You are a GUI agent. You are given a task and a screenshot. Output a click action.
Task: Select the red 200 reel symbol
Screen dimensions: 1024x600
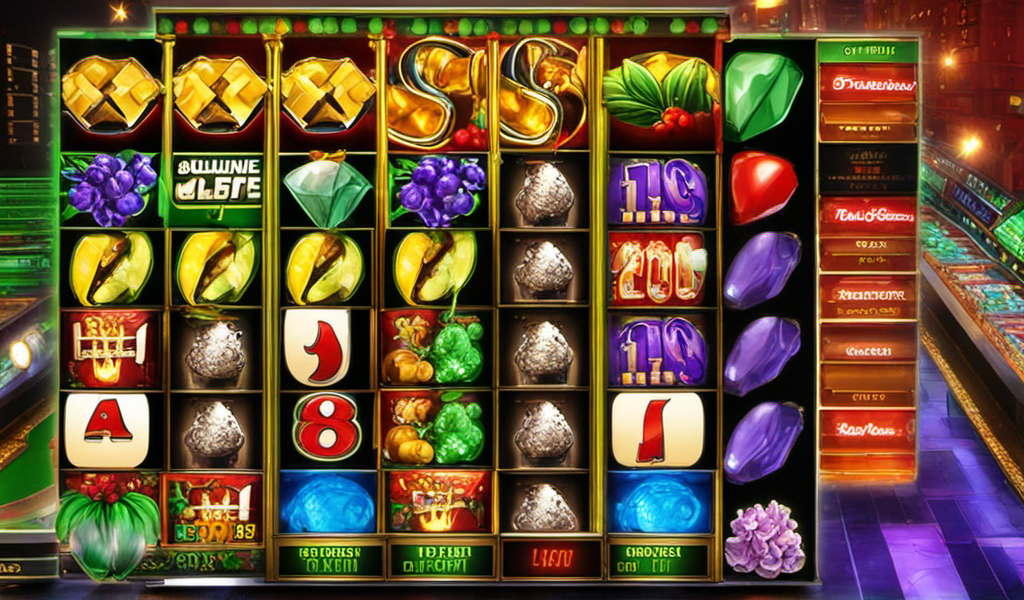point(659,267)
